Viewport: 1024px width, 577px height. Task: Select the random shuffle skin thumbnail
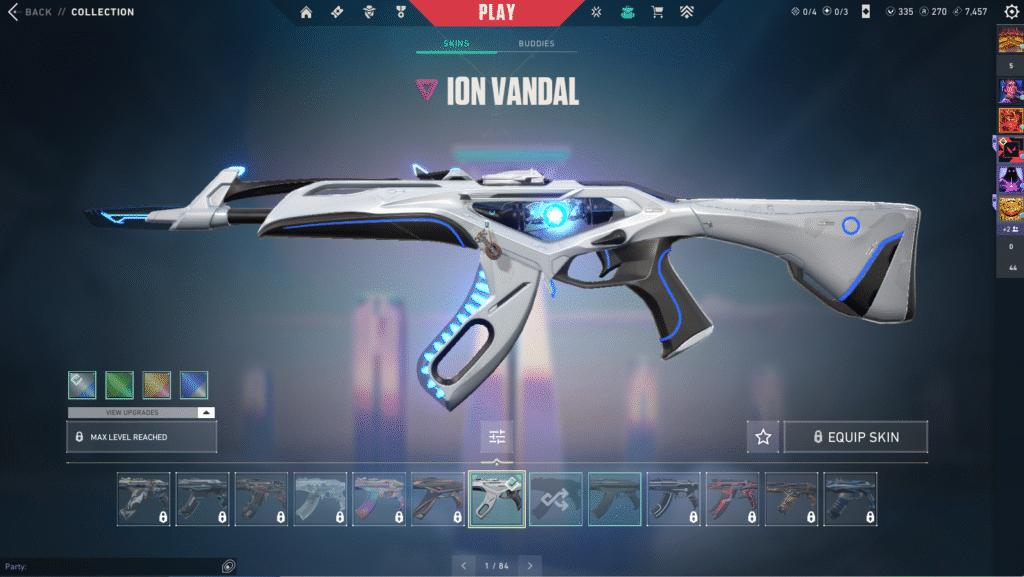click(555, 499)
